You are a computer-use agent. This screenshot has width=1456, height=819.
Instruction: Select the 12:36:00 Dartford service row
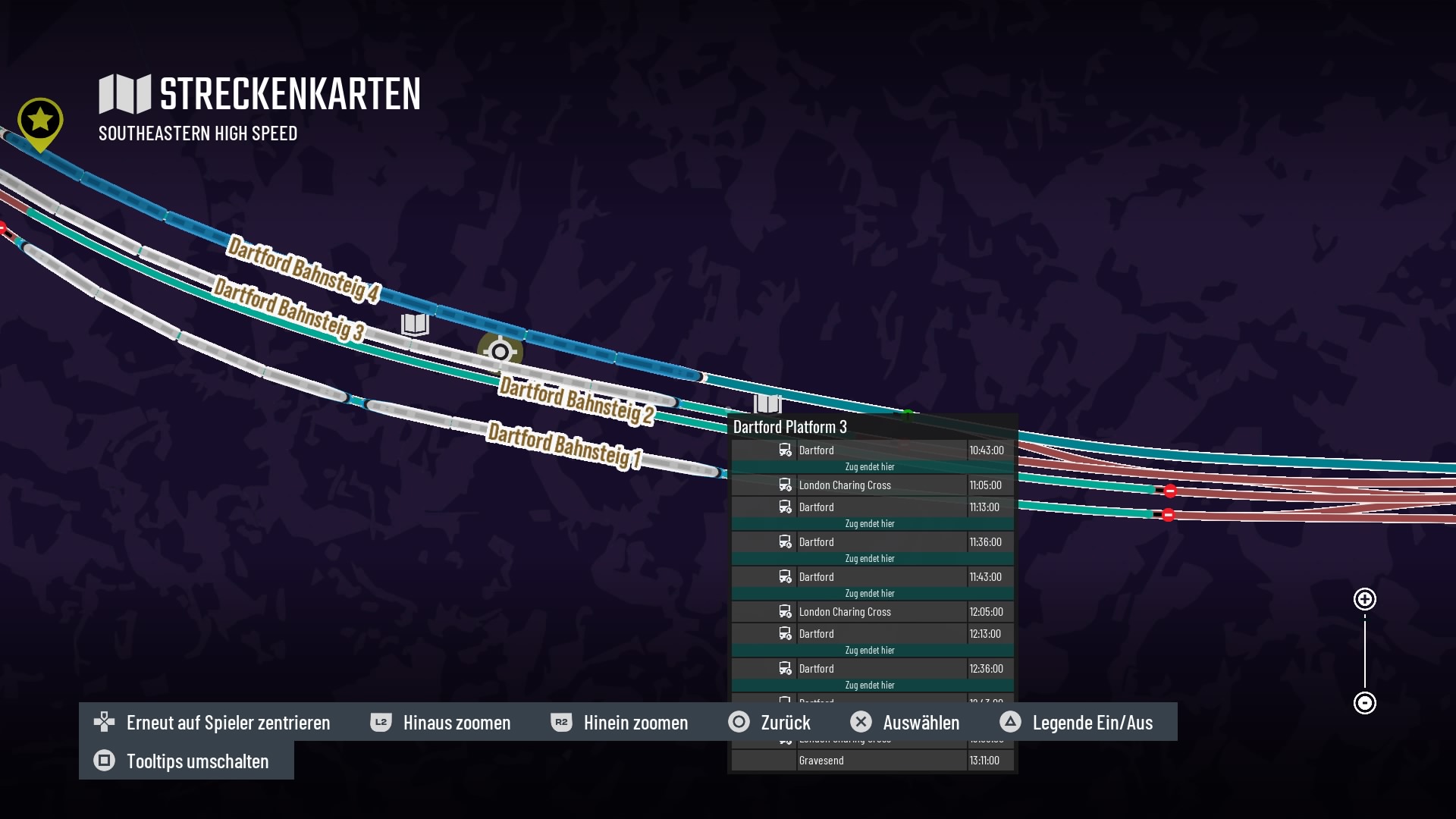(872, 669)
